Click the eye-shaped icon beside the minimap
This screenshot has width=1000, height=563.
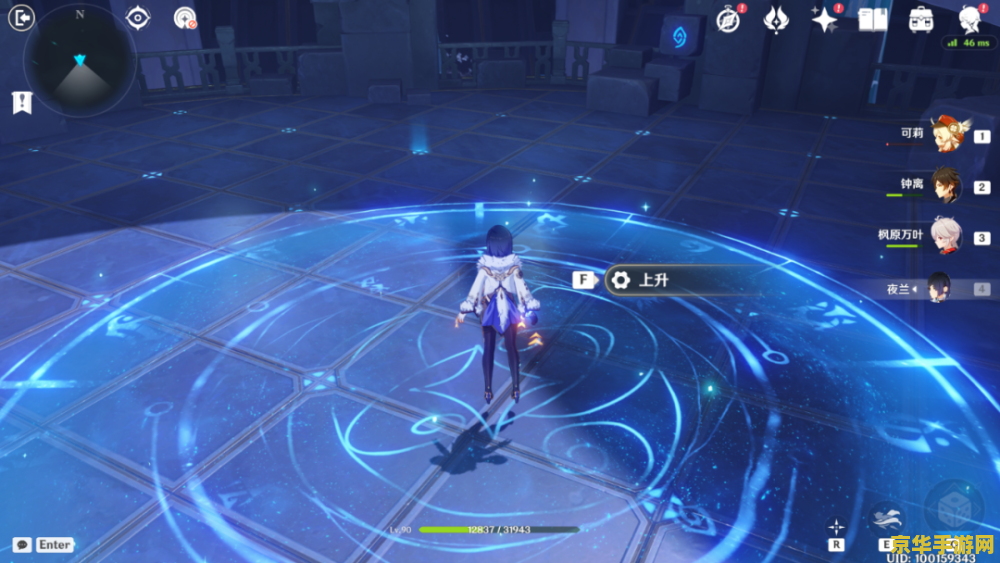point(139,18)
